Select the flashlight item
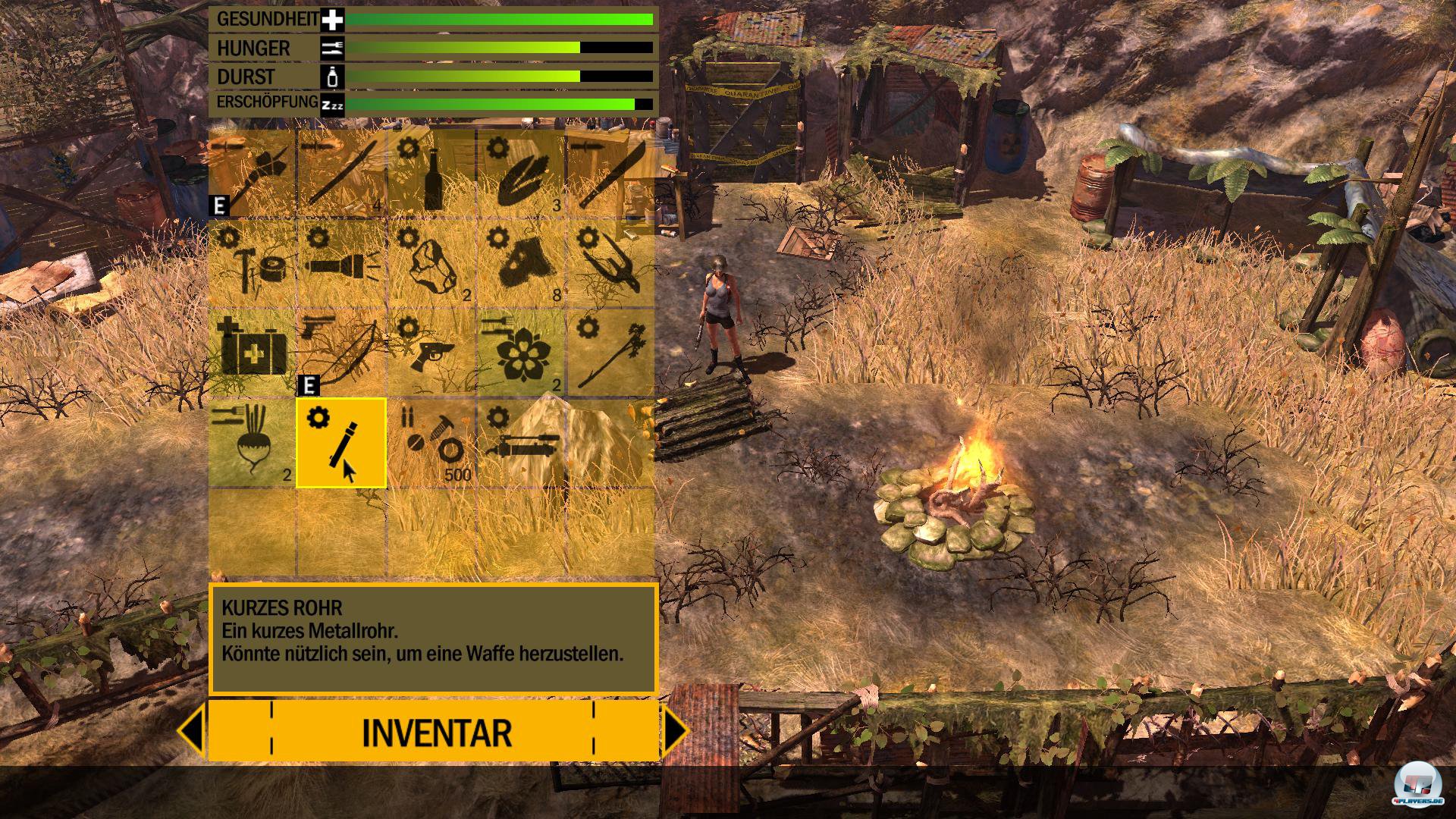Screen dimensions: 1456x819 (342, 264)
